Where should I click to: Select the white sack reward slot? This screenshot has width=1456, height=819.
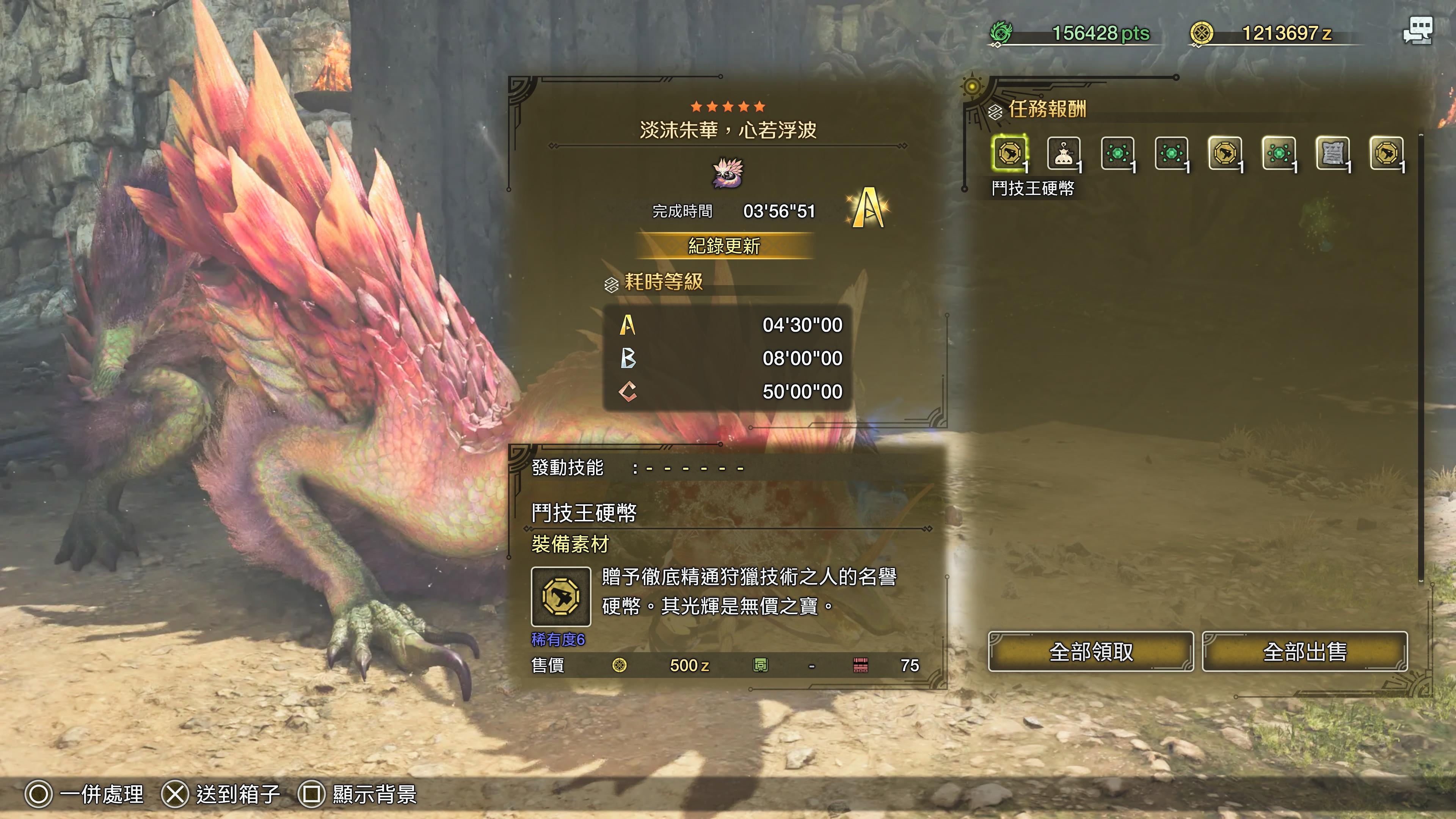click(1063, 153)
